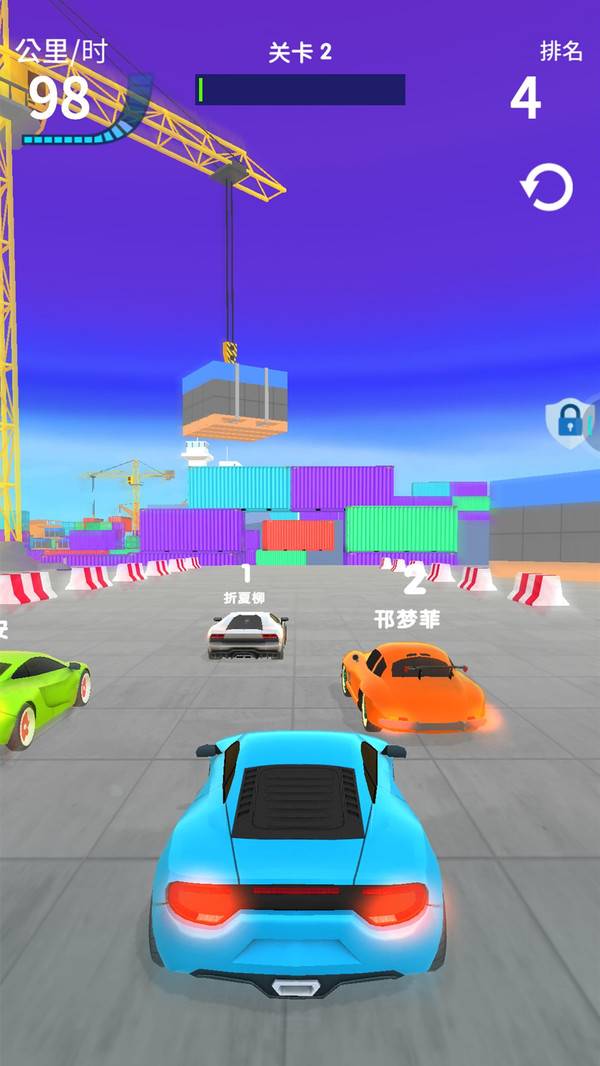Tap the circular restart arrow button

pyautogui.click(x=547, y=187)
